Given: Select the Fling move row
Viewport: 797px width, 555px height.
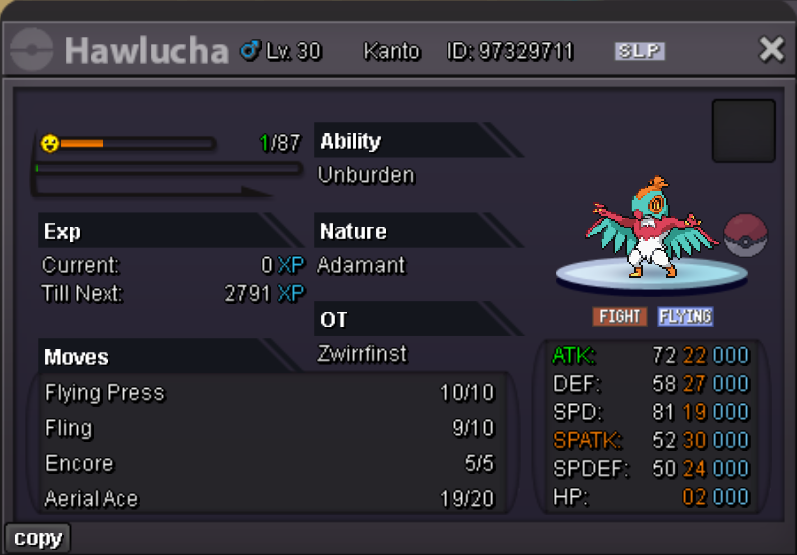Looking at the screenshot, I should (268, 429).
